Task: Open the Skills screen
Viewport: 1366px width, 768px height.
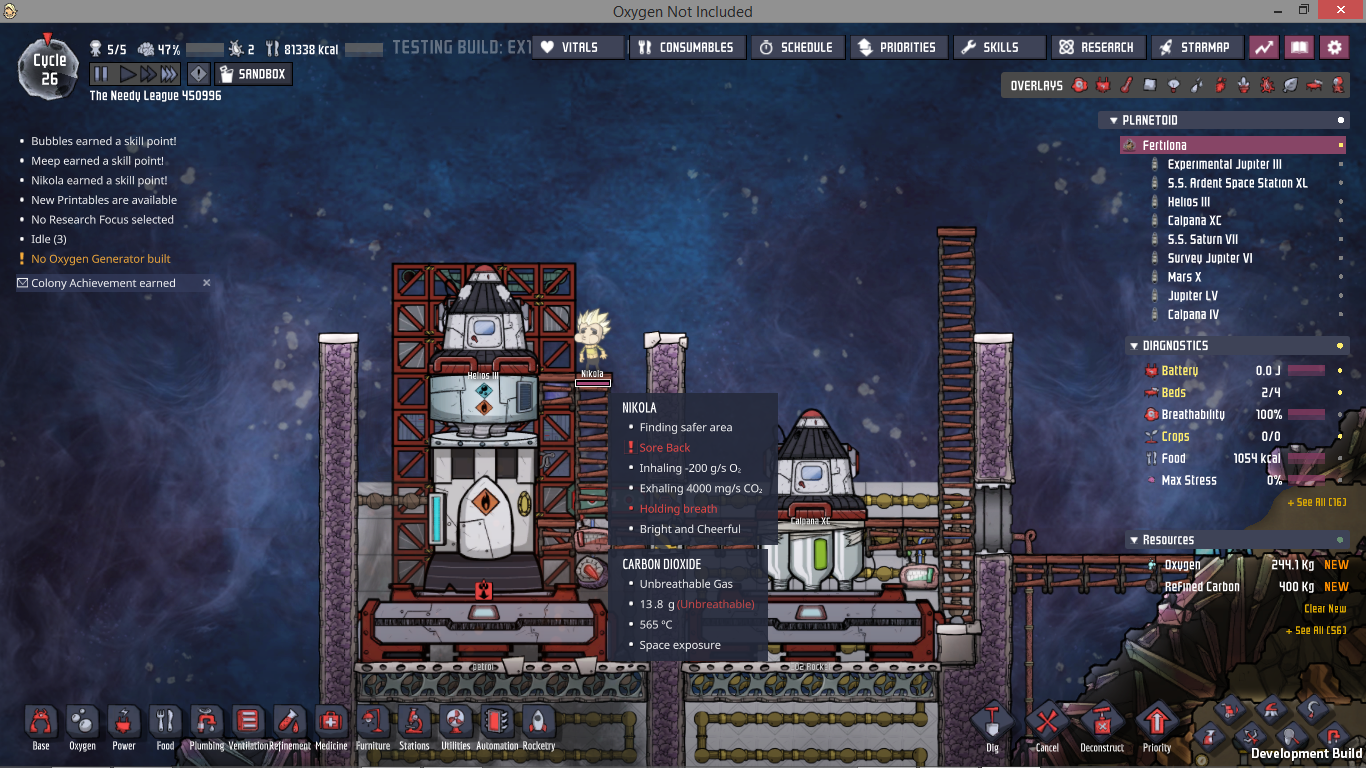Action: 999,47
